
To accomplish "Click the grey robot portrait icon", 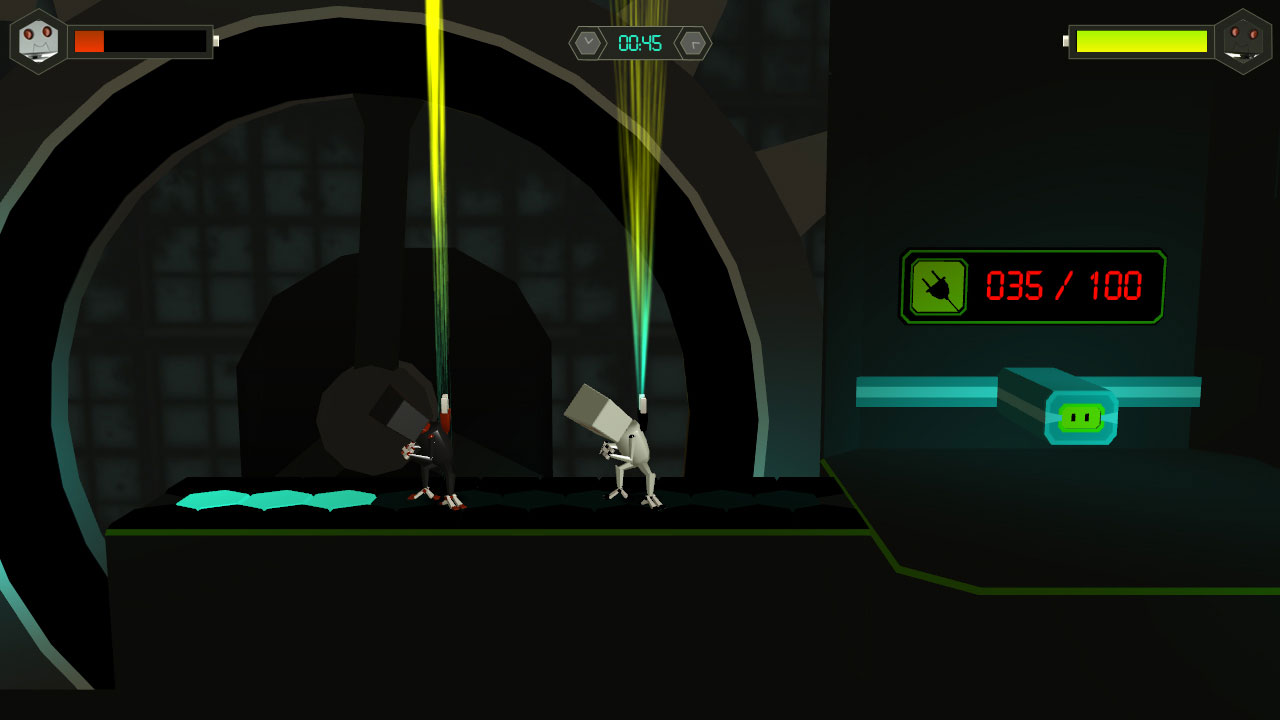I will [38, 41].
